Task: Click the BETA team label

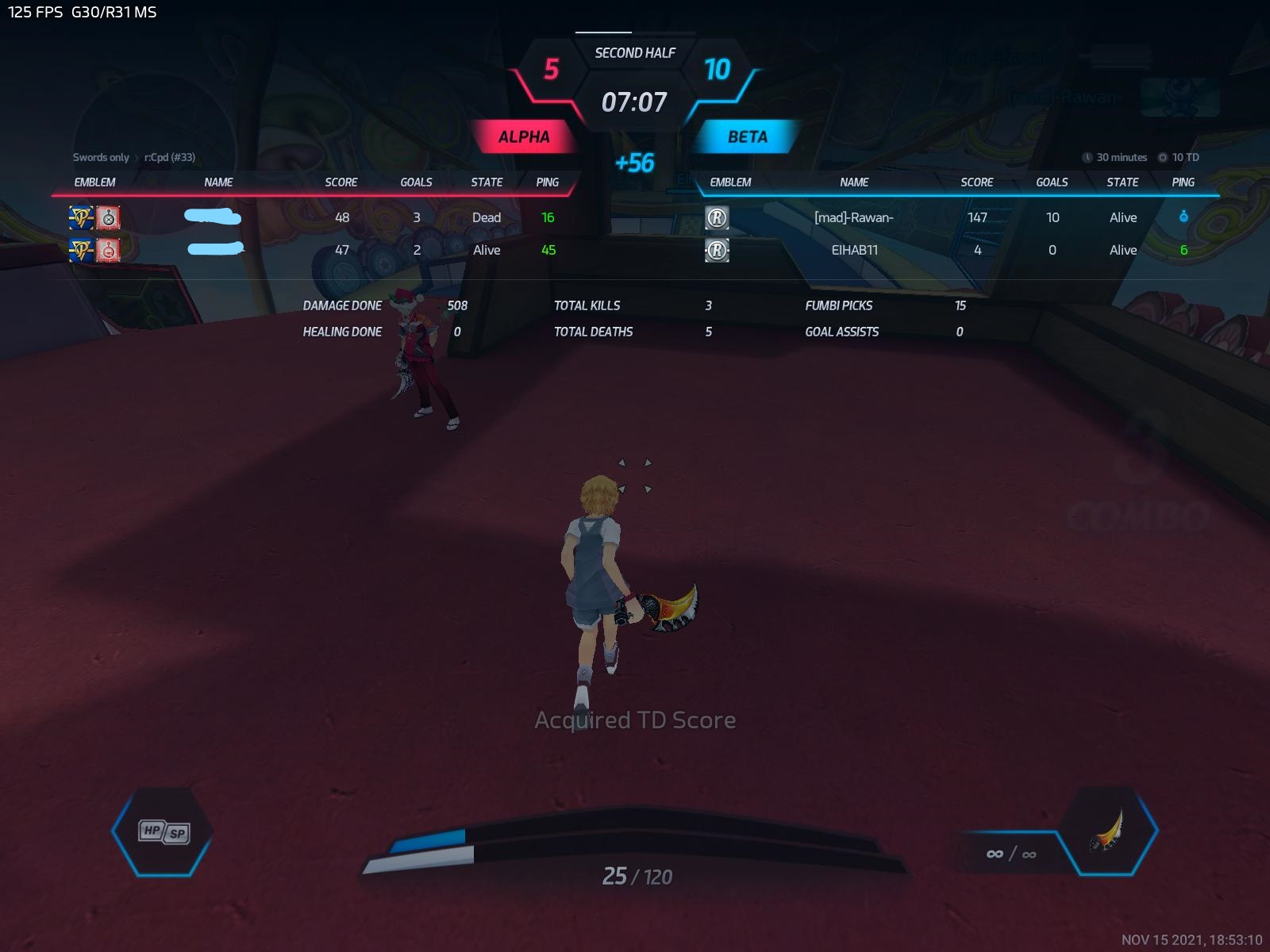Action: click(747, 137)
